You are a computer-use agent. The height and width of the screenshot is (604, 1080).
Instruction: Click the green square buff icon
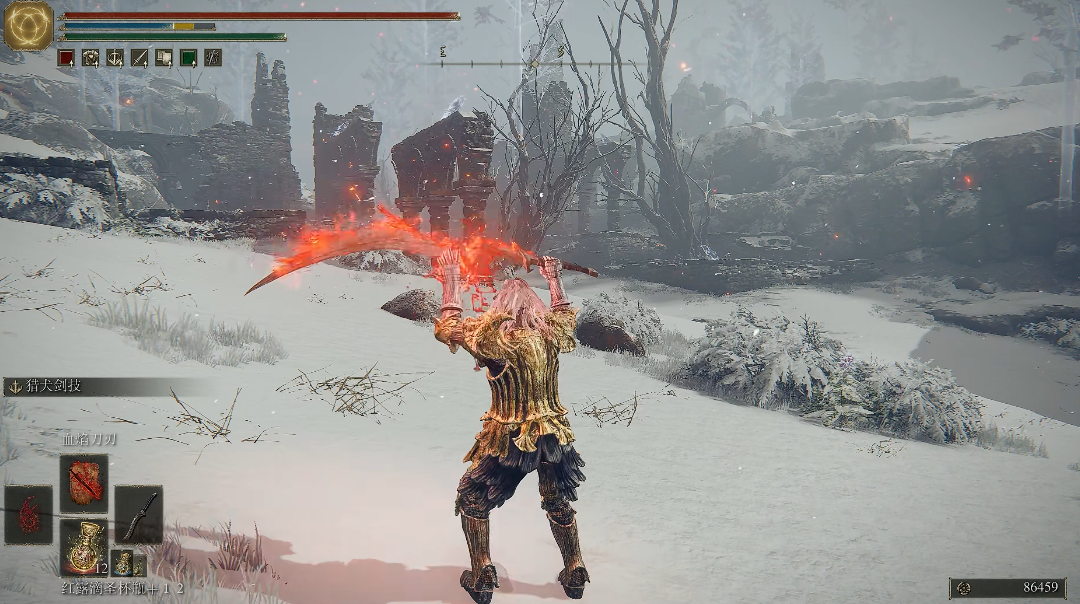click(188, 58)
